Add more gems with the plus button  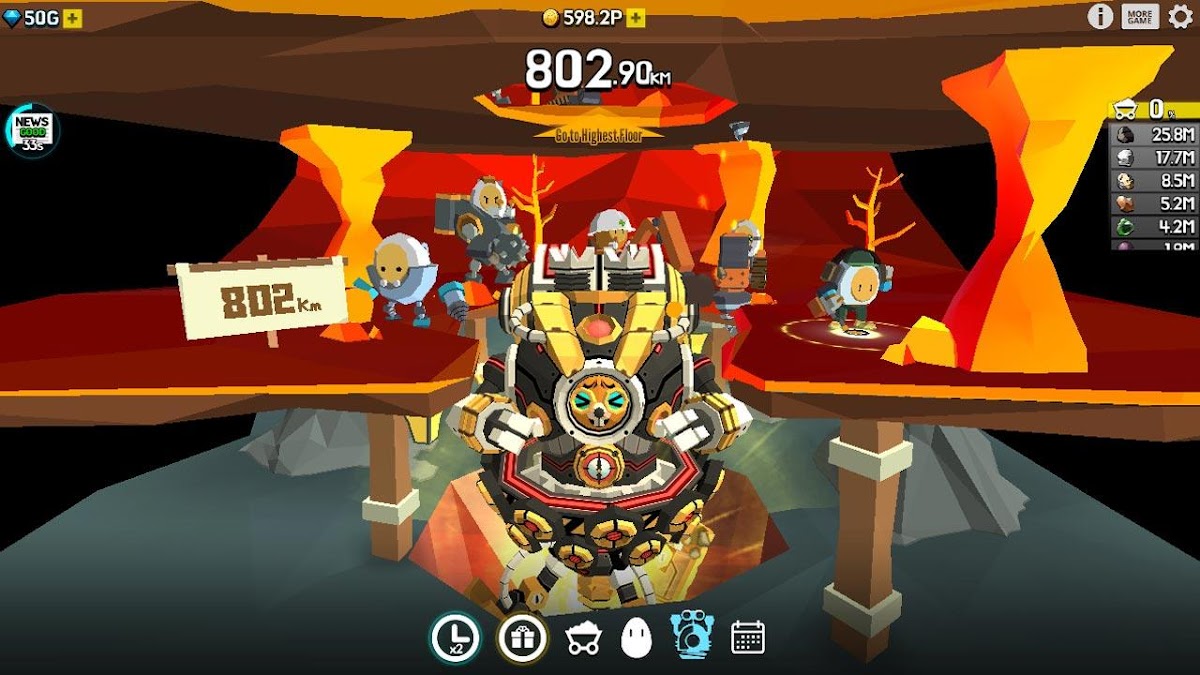[73, 19]
